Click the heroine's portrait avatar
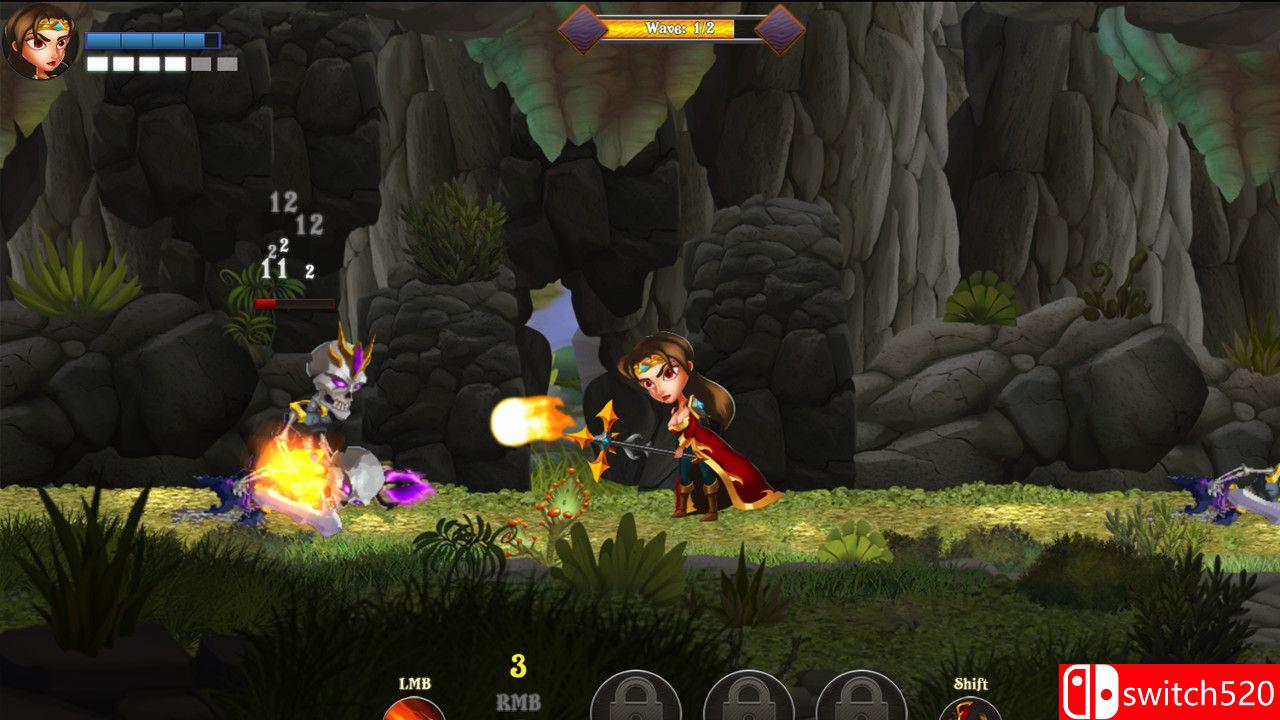The image size is (1280, 720). click(38, 42)
